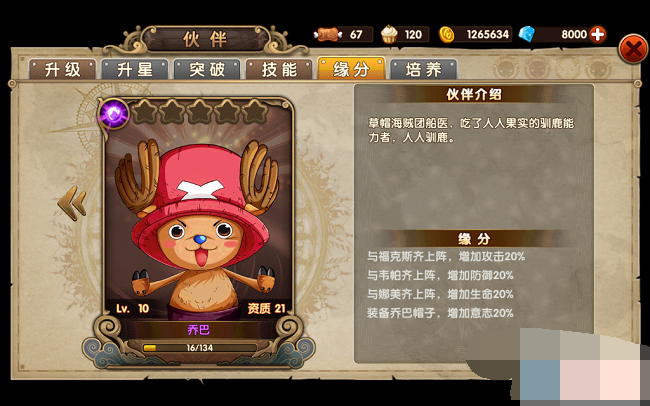The width and height of the screenshot is (650, 406).
Task: View previous partner with left arrow
Action: click(72, 203)
